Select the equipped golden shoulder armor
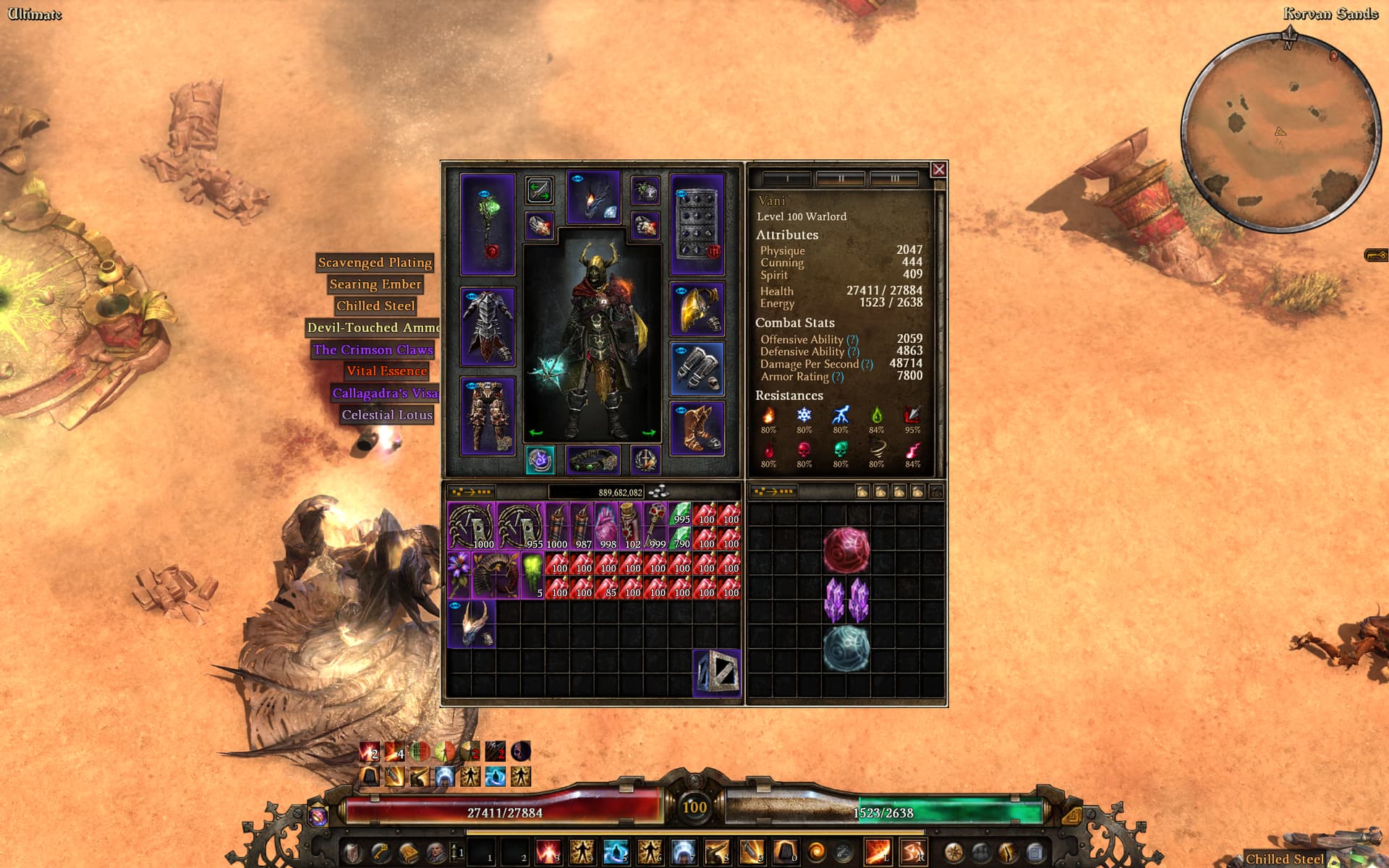Screen dimensions: 1389x868 [697, 310]
